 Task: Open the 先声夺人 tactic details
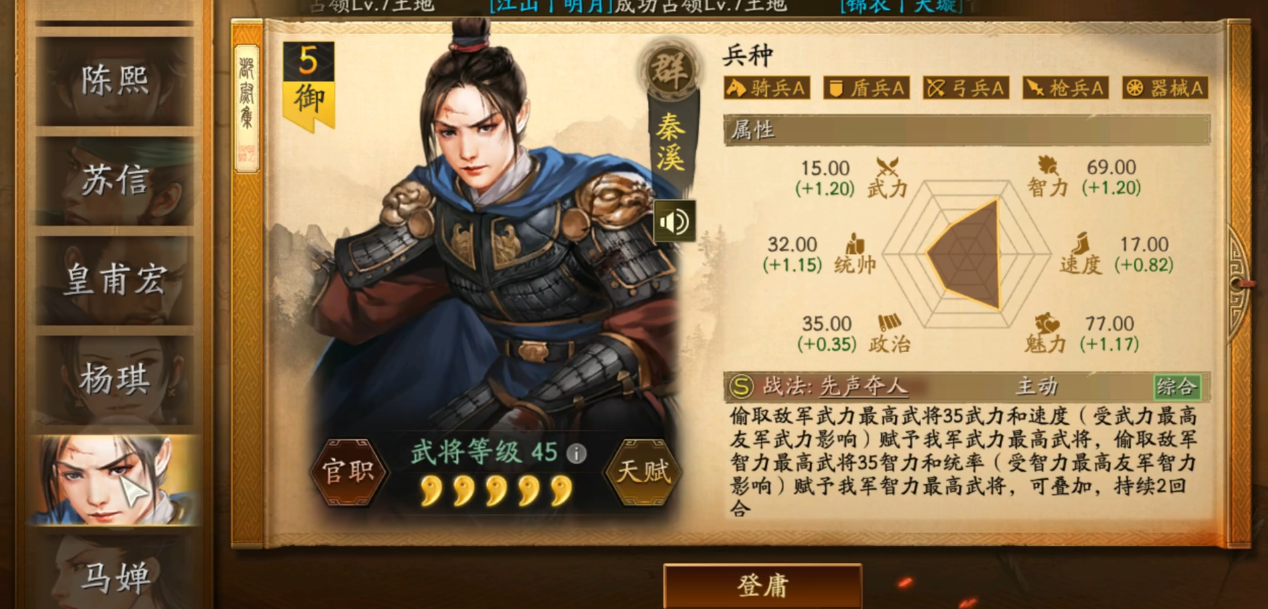[863, 387]
